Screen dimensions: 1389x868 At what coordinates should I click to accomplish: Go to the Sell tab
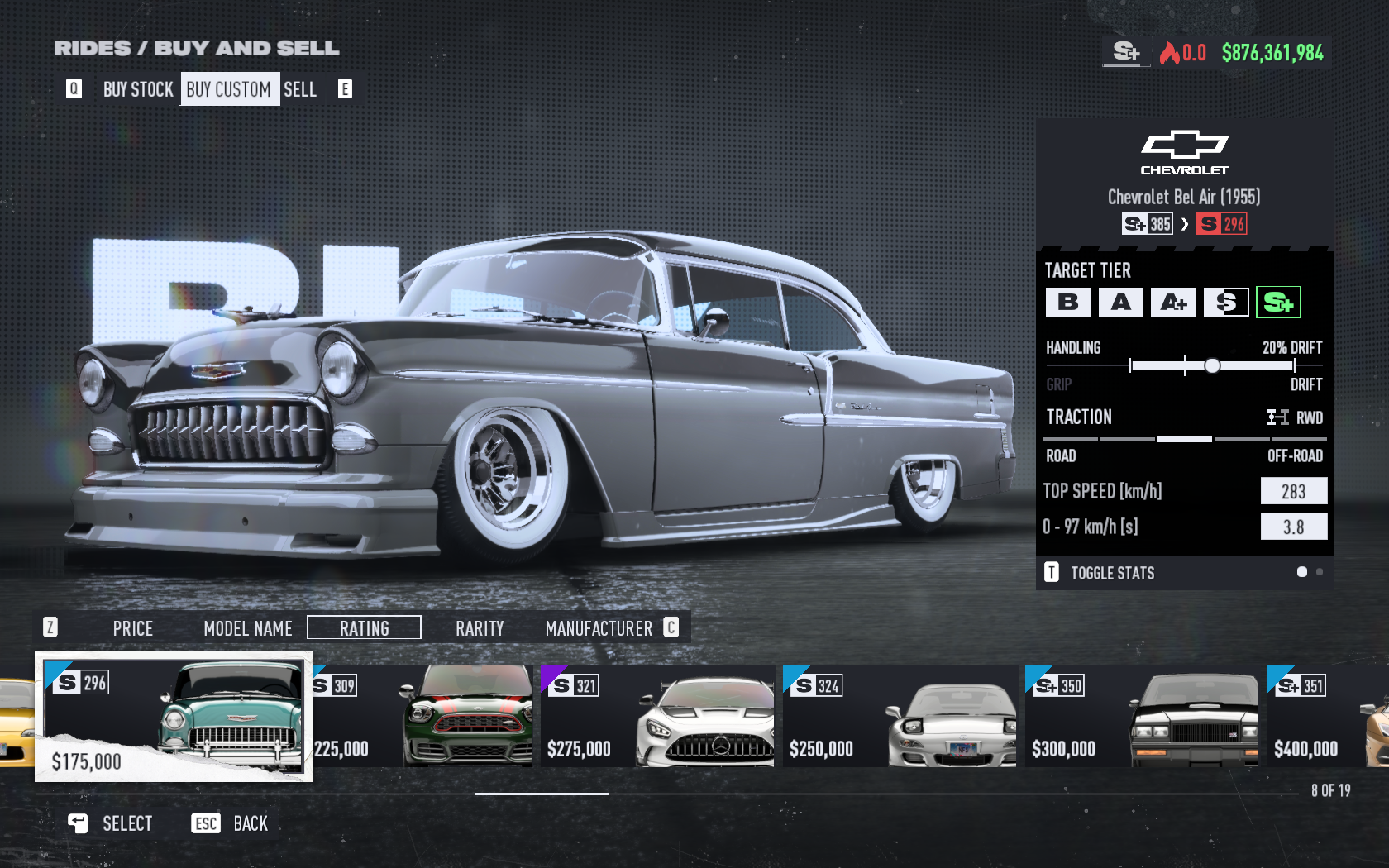coord(300,89)
